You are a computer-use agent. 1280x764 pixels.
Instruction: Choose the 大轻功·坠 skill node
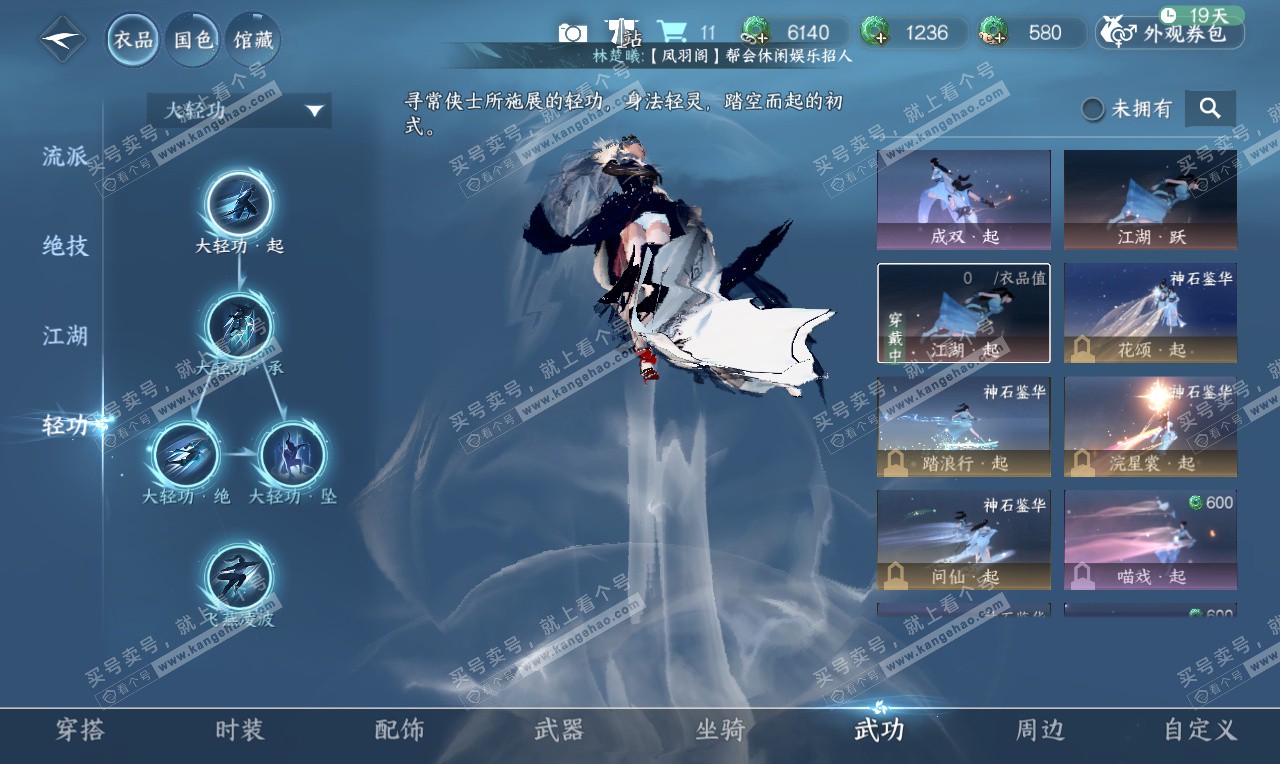pos(292,455)
